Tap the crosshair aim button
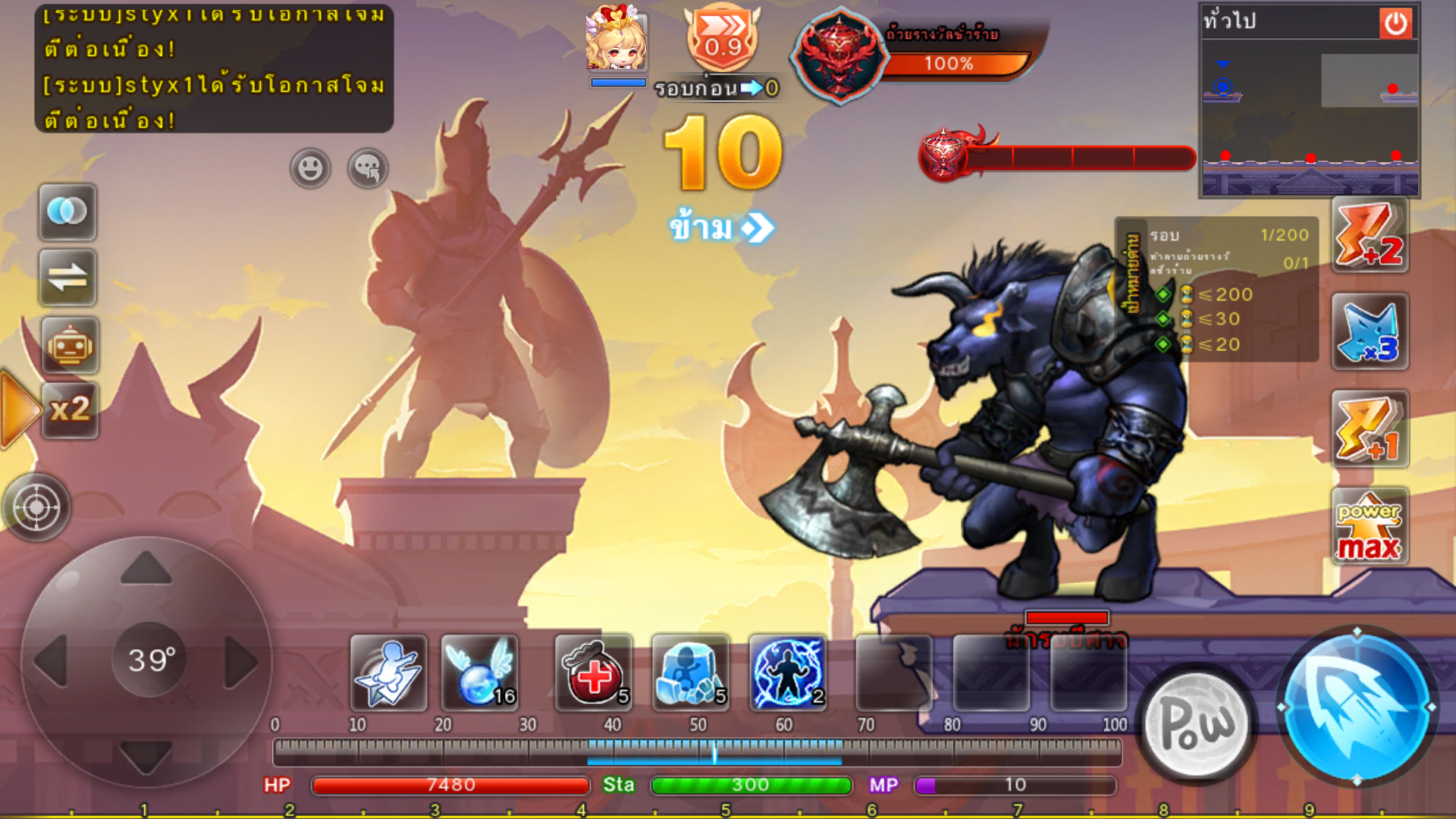 [36, 507]
